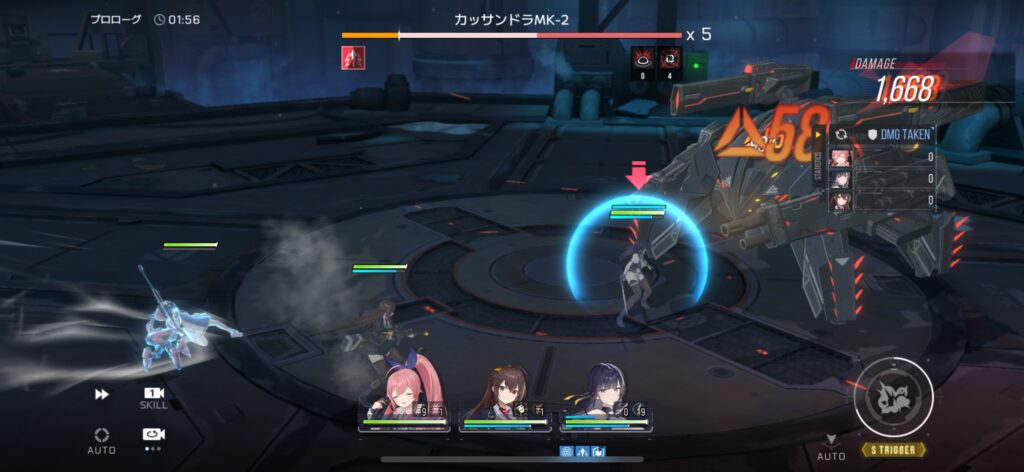Inspect the red lightning boss status icon

point(353,58)
